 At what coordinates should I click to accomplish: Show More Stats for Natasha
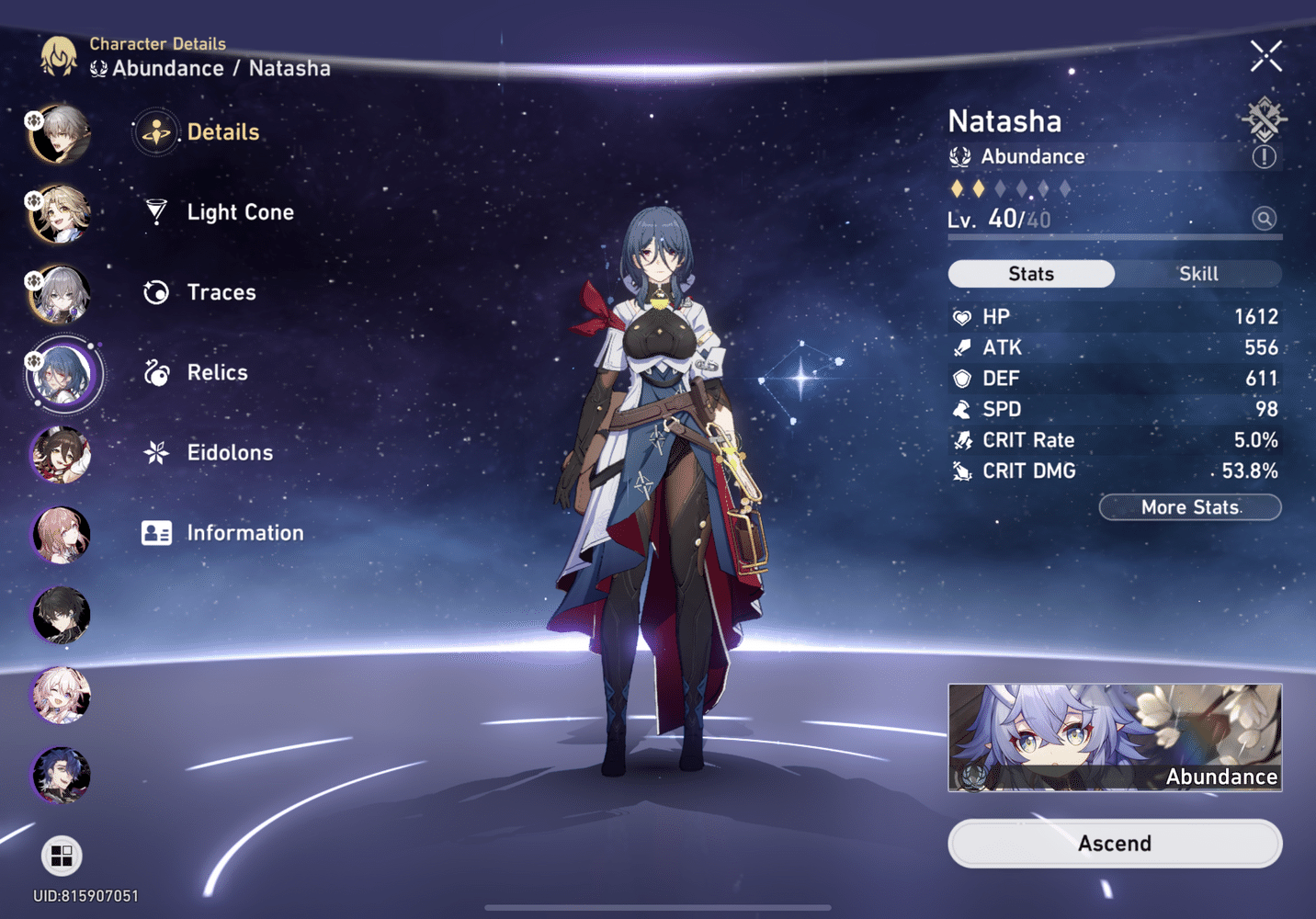click(x=1190, y=507)
